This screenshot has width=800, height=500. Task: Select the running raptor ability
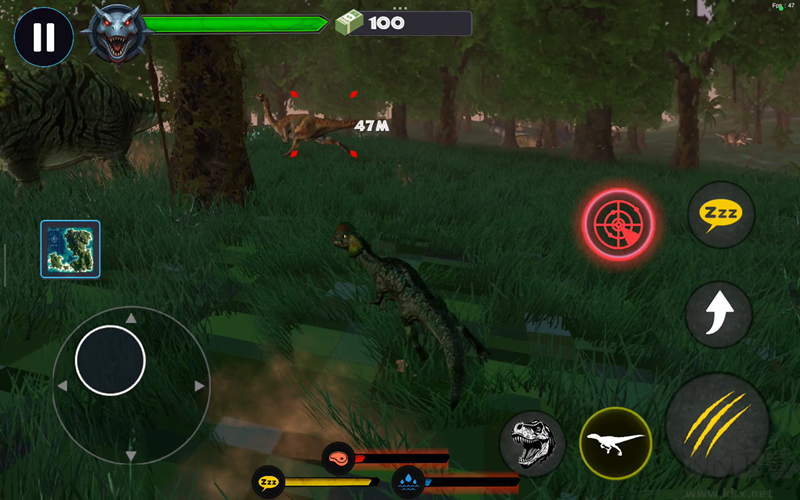click(x=615, y=442)
